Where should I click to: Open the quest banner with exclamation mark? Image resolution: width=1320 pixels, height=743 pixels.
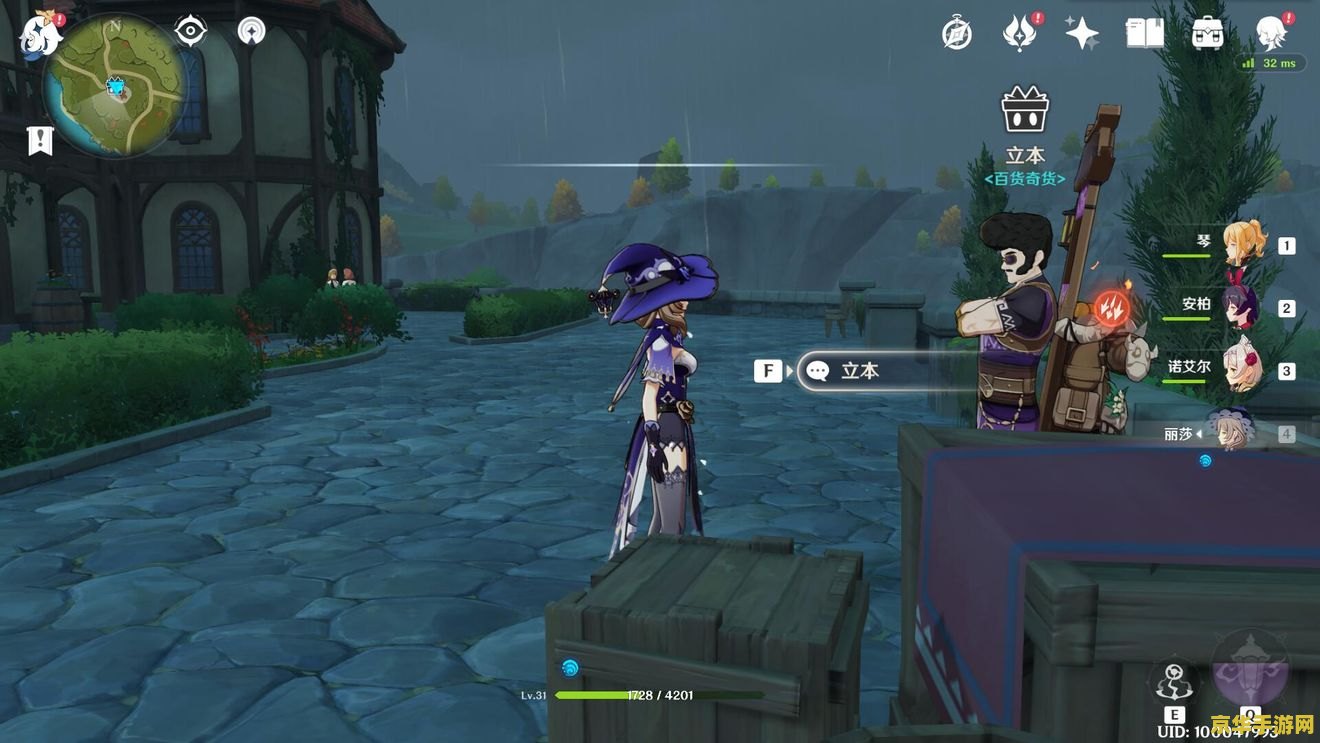click(x=40, y=141)
